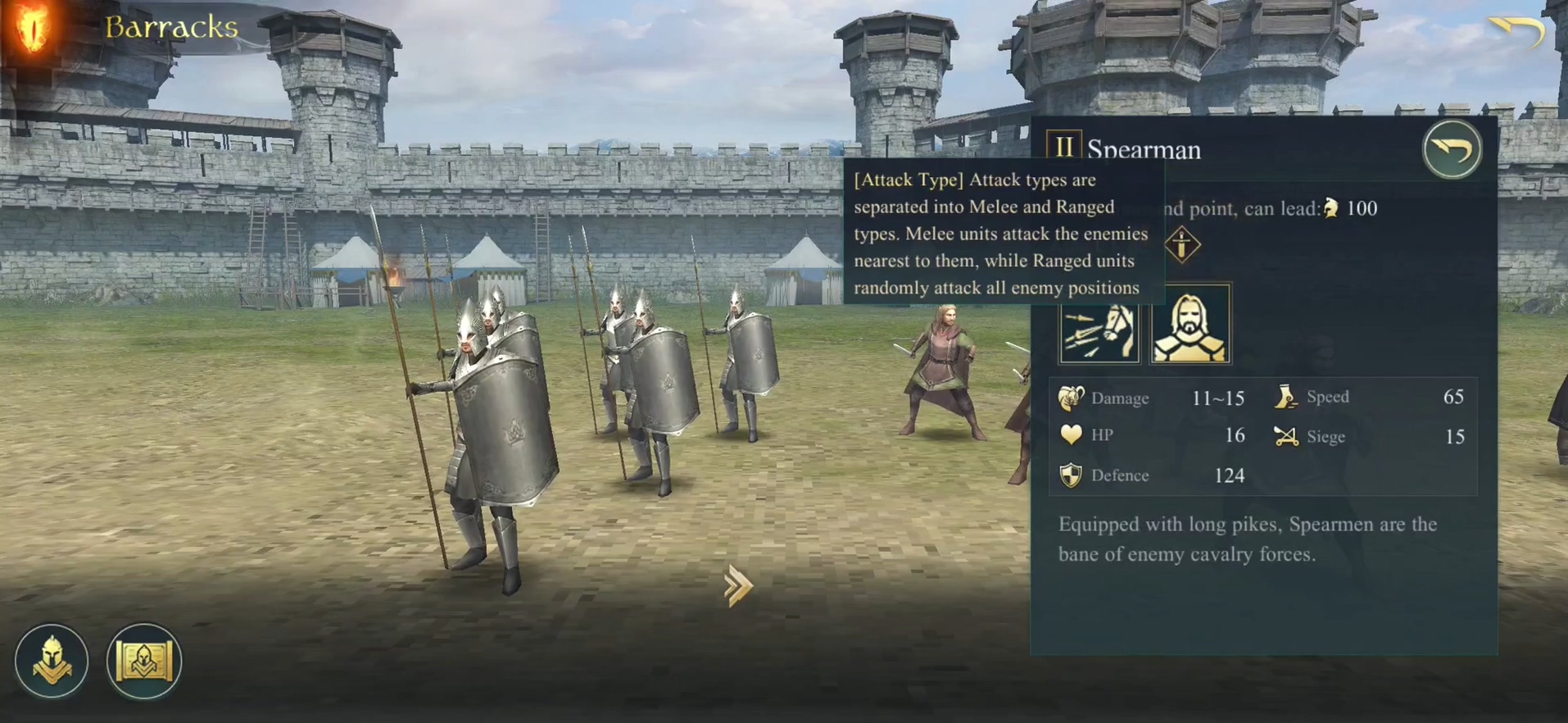Select the bearded commander portrait icon

coord(1190,325)
